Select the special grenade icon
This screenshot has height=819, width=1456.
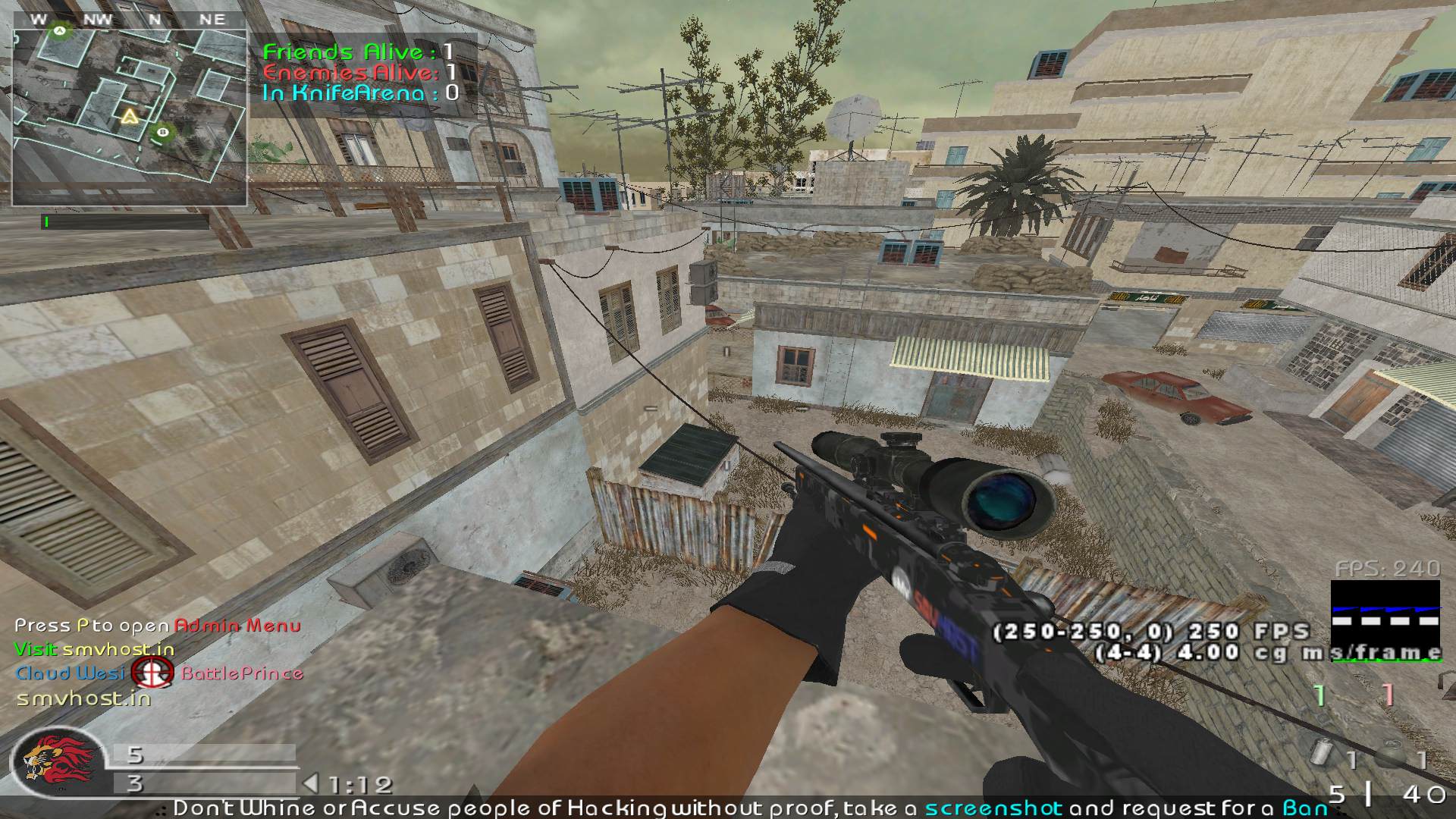tap(1322, 755)
